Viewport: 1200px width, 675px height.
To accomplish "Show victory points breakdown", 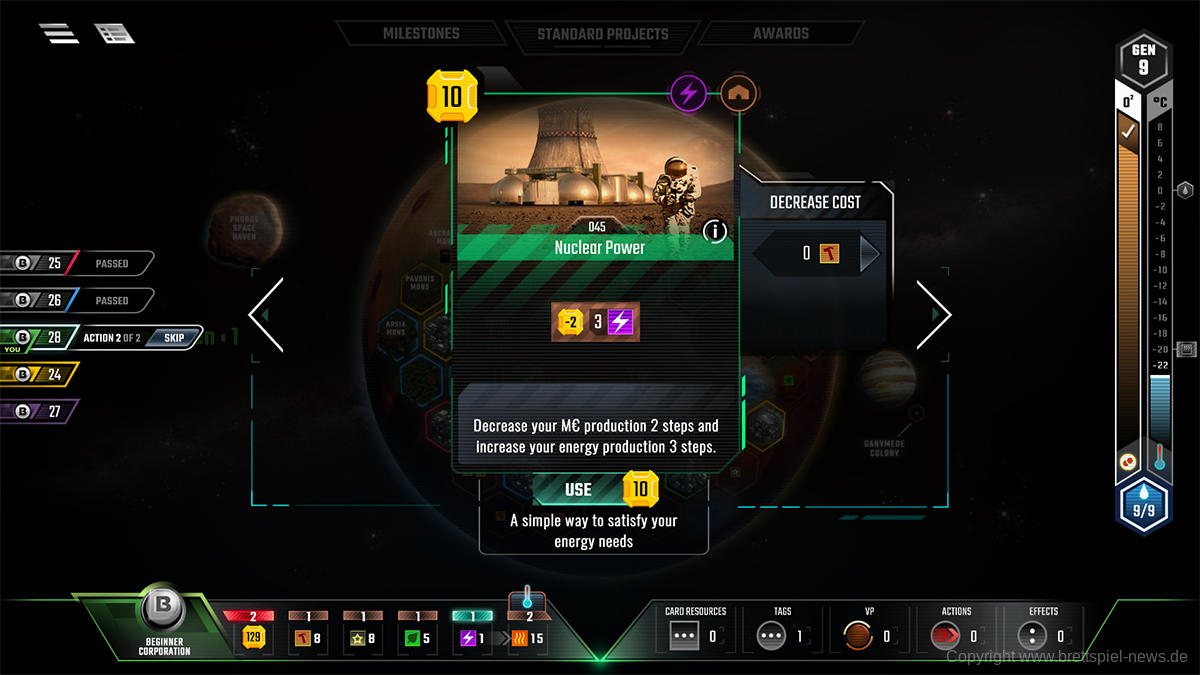I will 868,634.
